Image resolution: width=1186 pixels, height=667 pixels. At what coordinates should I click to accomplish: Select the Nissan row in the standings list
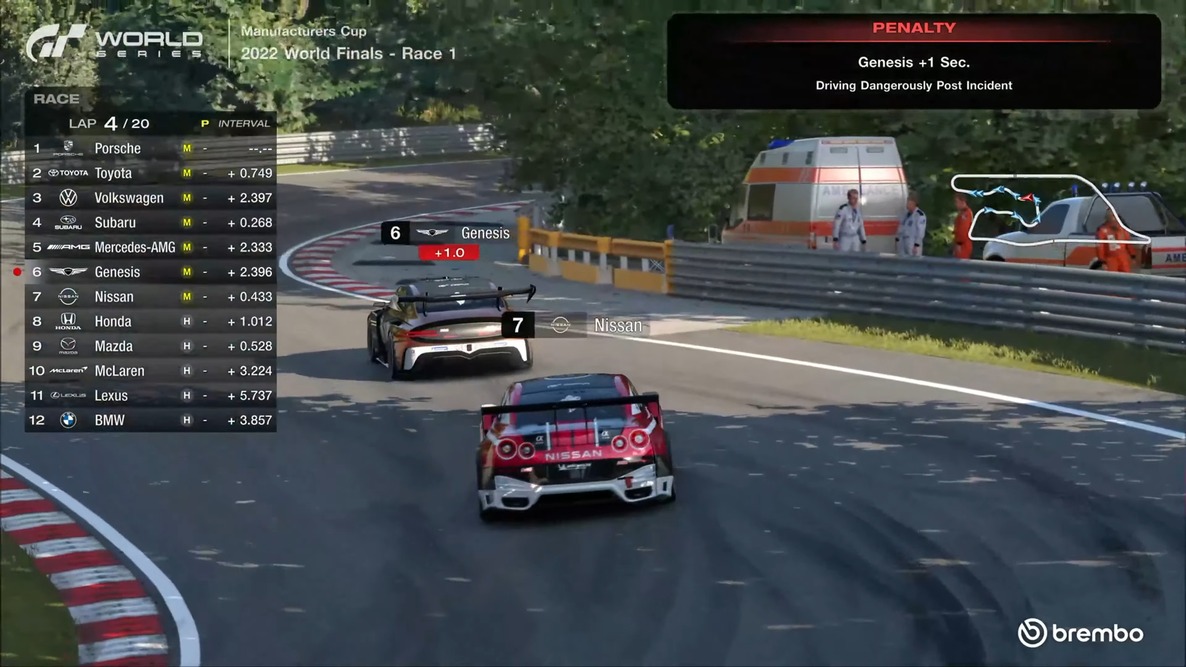coord(150,297)
